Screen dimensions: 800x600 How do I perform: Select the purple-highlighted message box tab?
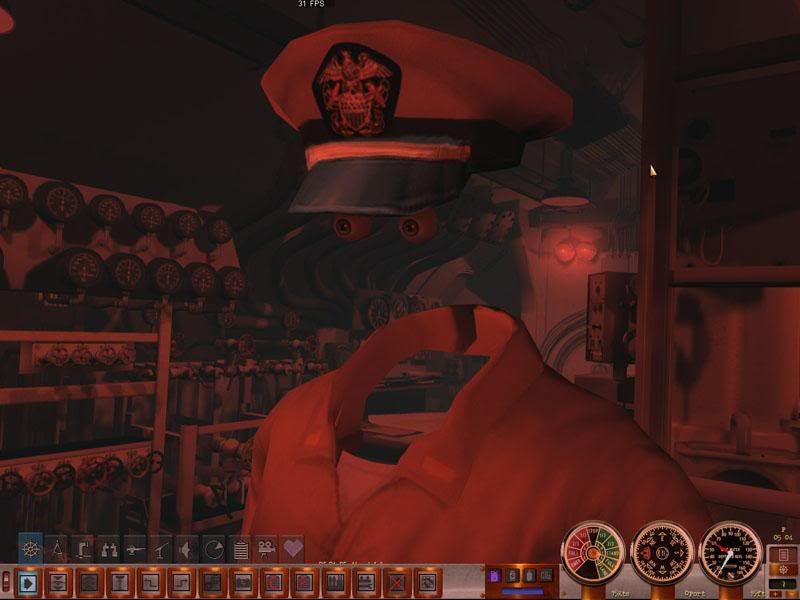pos(493,576)
